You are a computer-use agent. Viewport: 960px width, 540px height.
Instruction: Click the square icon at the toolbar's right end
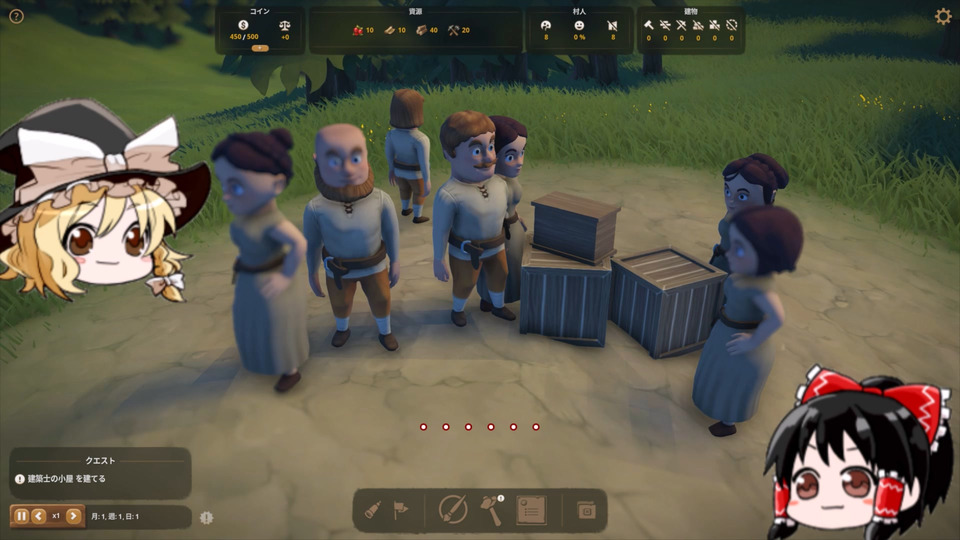(586, 510)
